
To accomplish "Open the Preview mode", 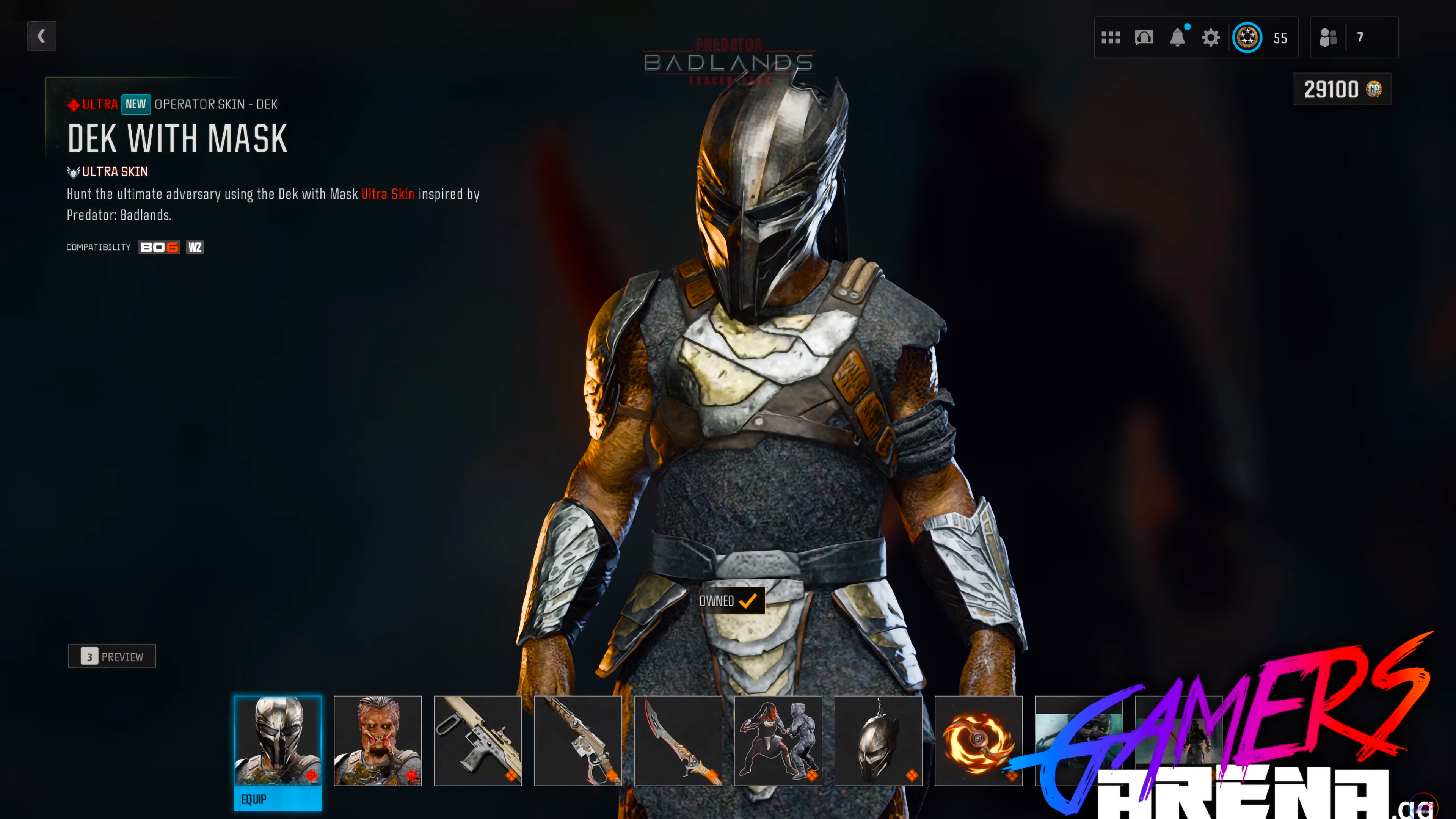I will pyautogui.click(x=111, y=656).
